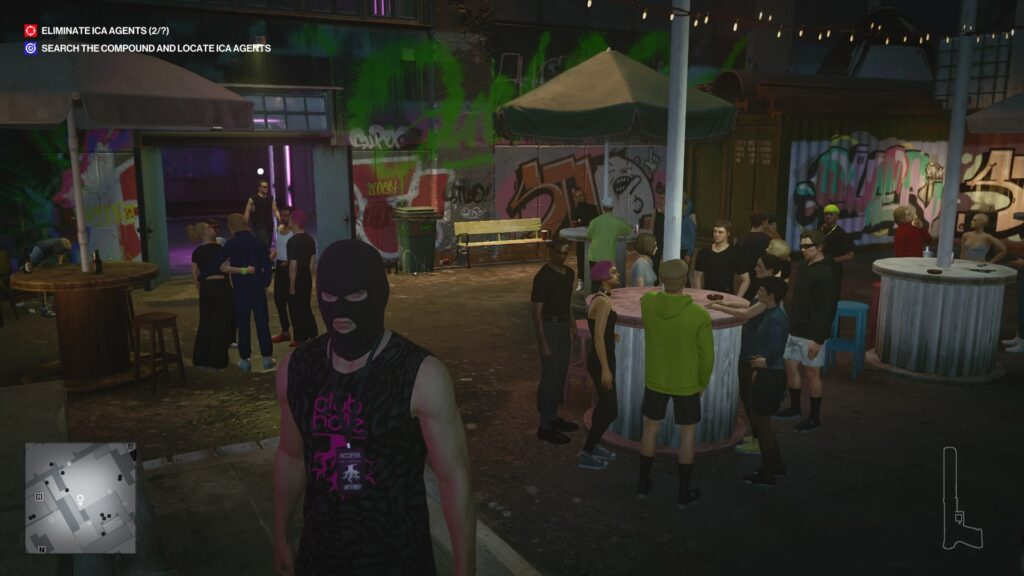
Task: Select the Eliminate ICA Agents objective
Action: point(97,31)
